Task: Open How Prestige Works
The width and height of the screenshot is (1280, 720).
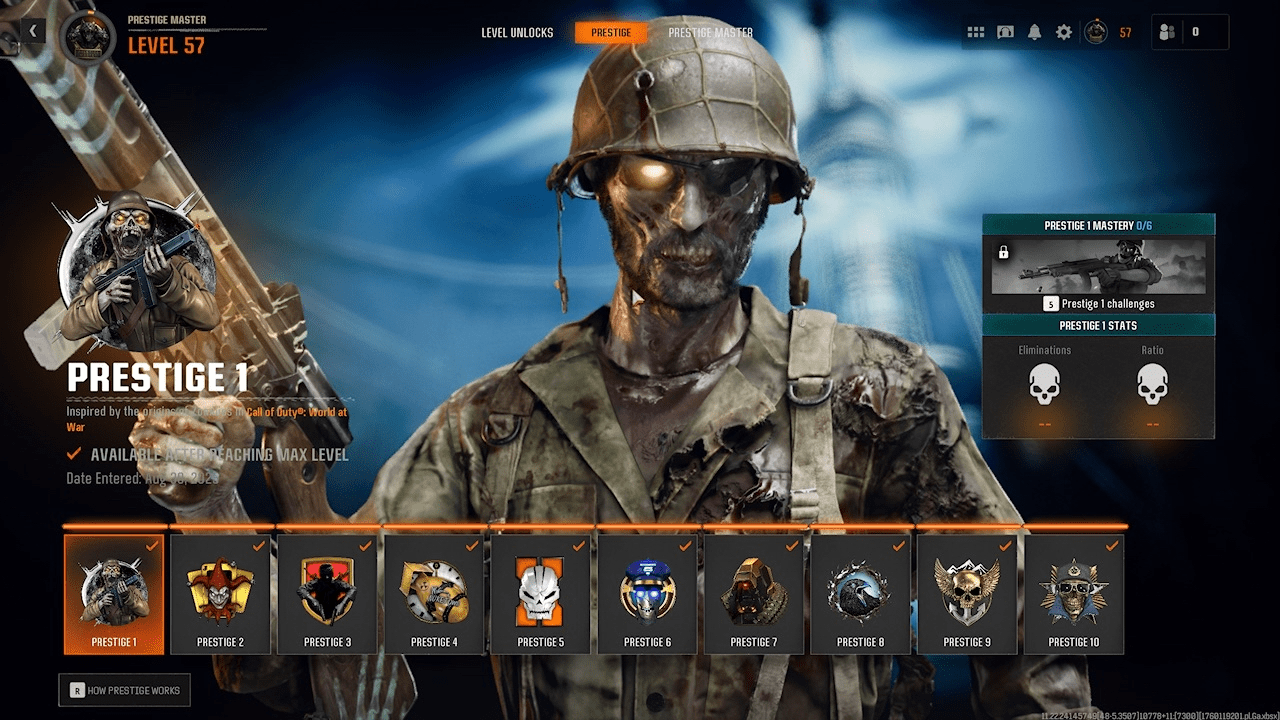Action: coord(124,690)
